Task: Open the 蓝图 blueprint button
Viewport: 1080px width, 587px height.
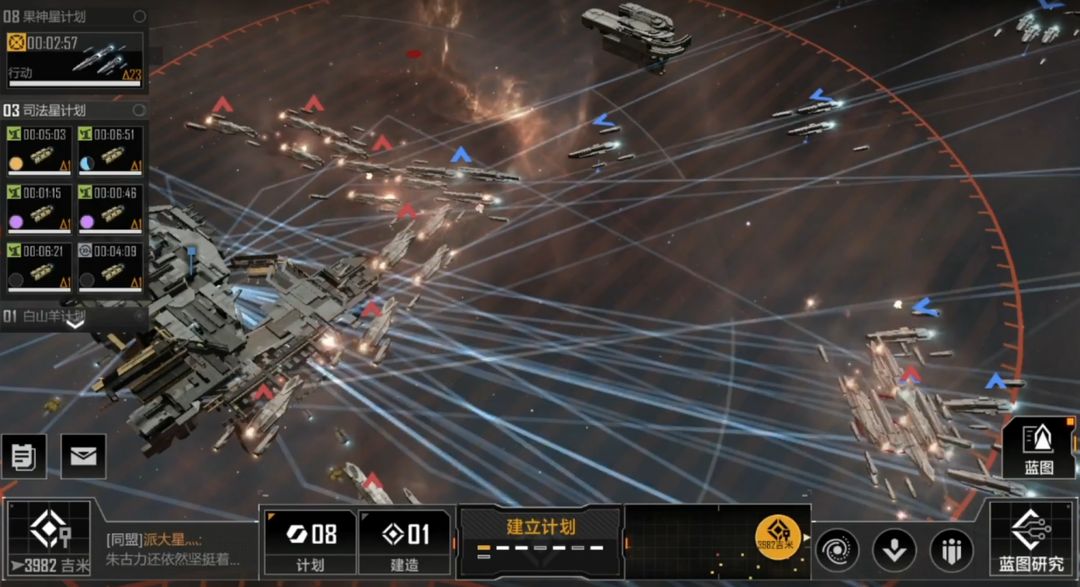Action: (x=1039, y=447)
